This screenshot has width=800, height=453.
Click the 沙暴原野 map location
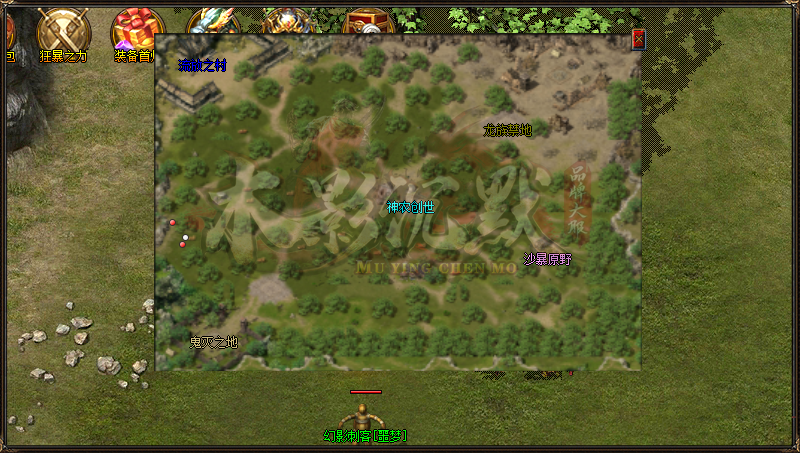[548, 259]
